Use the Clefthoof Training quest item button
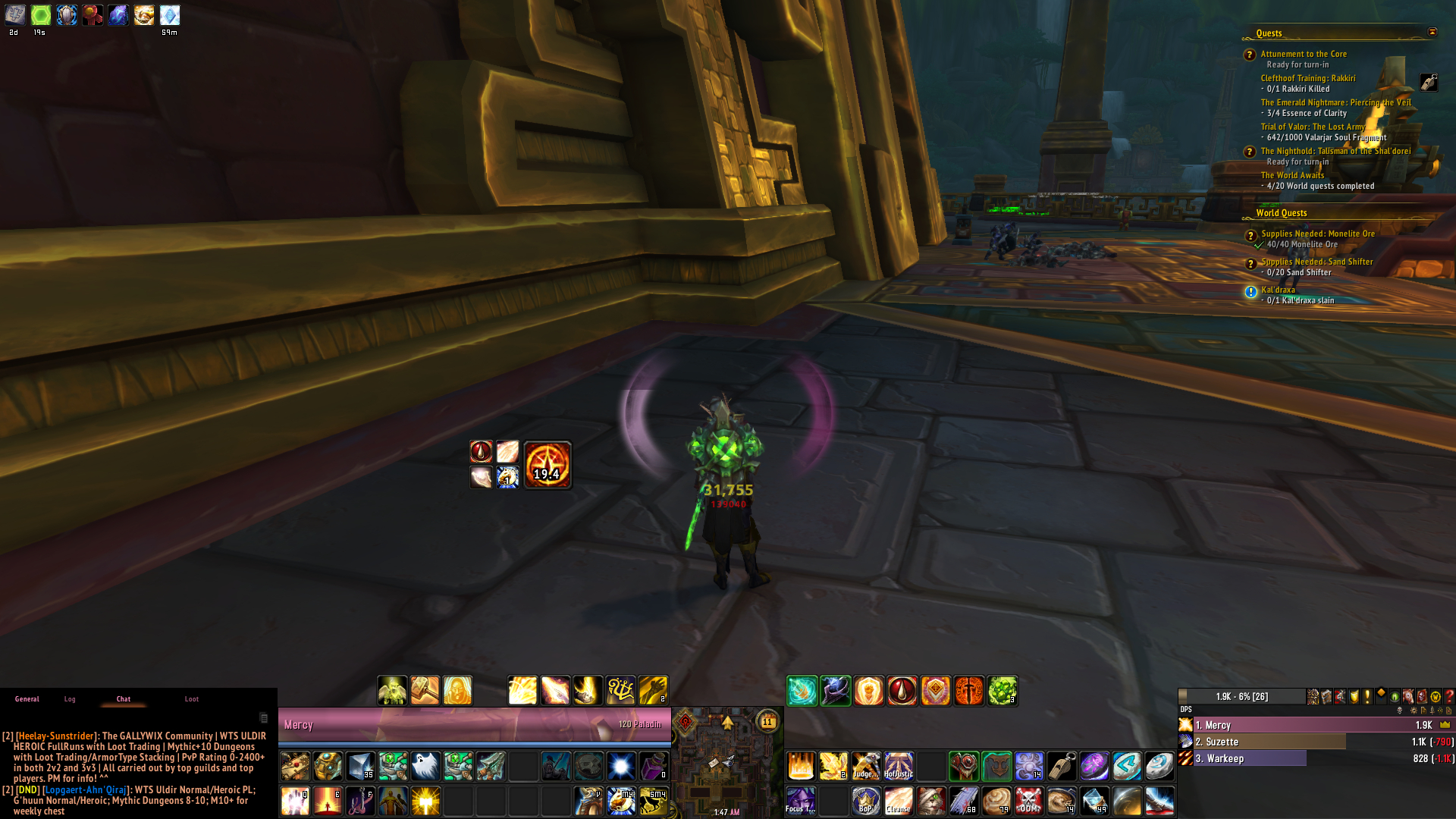The height and width of the screenshot is (819, 1456). (x=1429, y=83)
